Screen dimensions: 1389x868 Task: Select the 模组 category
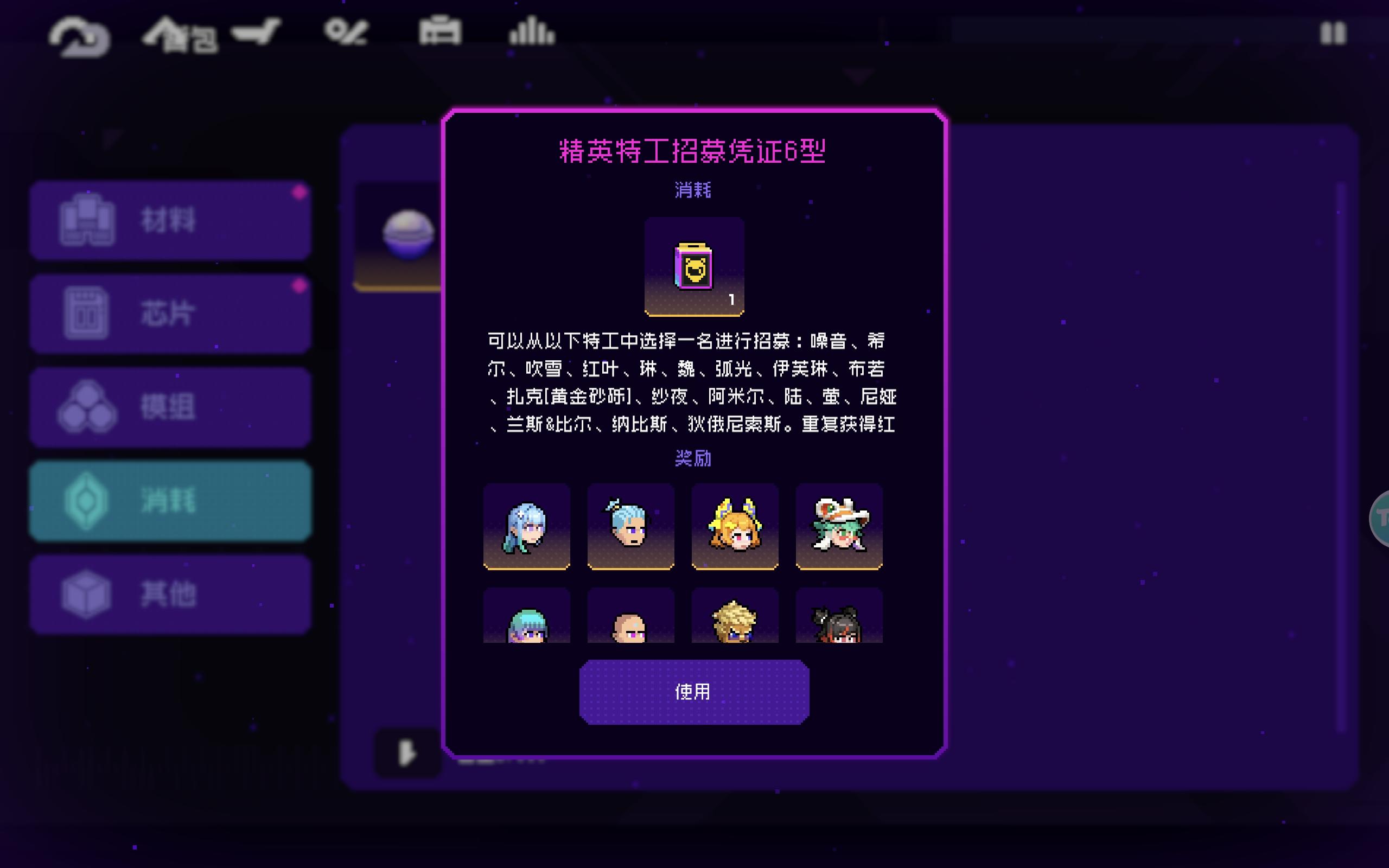click(x=170, y=406)
